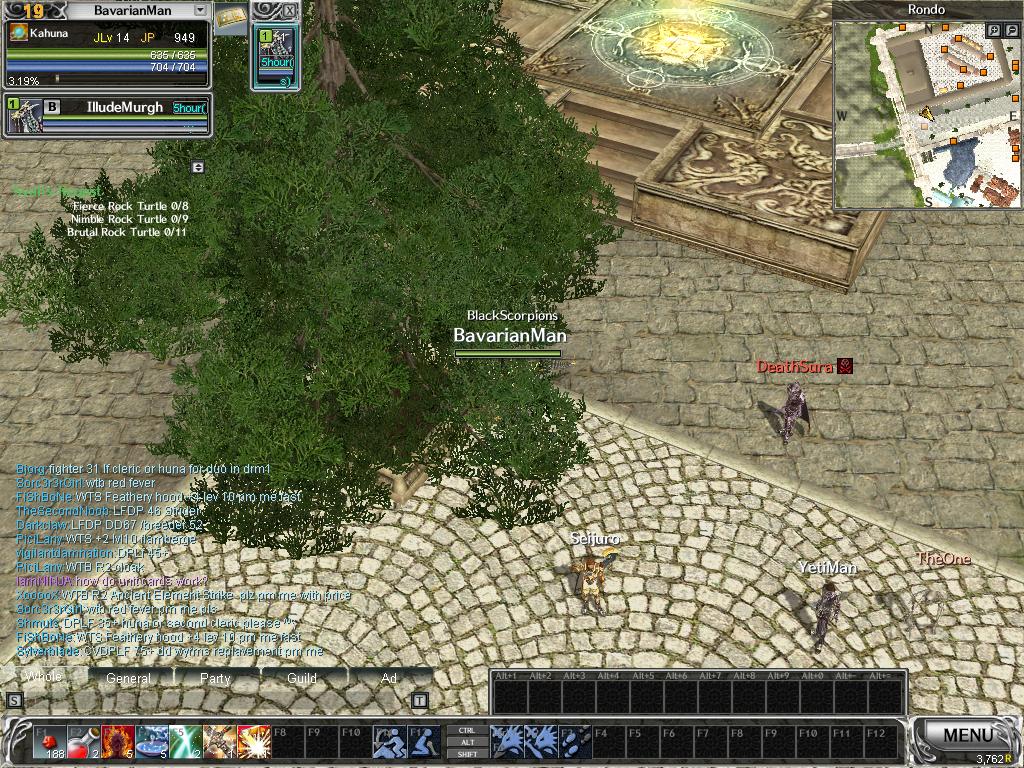Show the Whole chat tab
This screenshot has height=768, width=1024.
(x=43, y=677)
